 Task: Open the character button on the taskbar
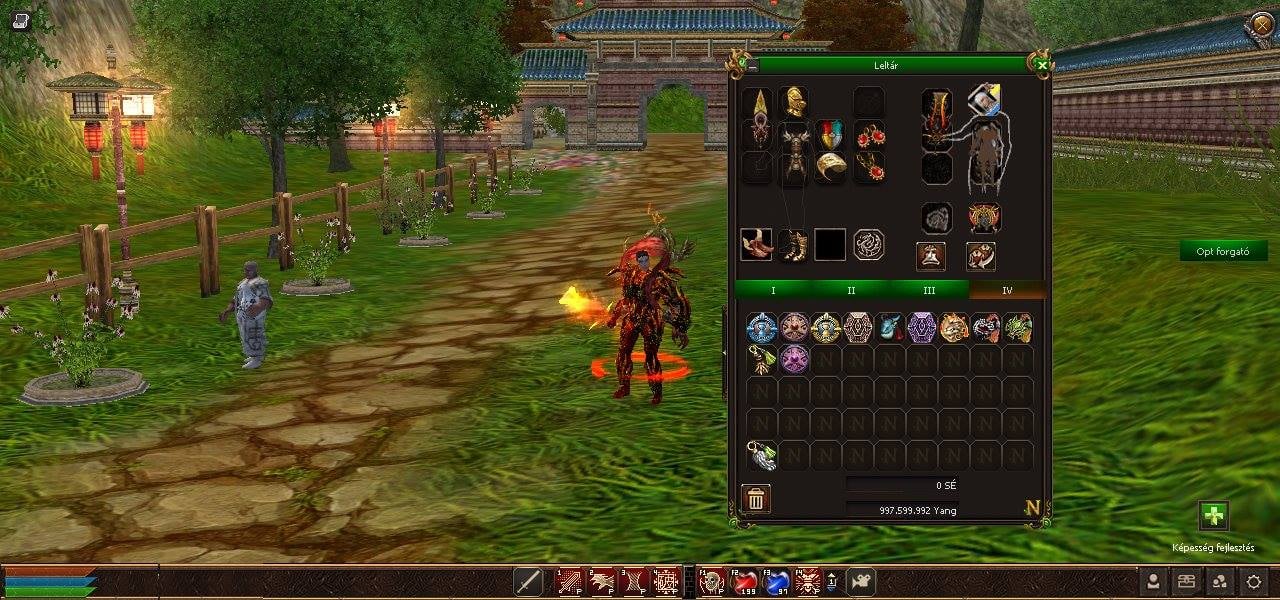1154,581
